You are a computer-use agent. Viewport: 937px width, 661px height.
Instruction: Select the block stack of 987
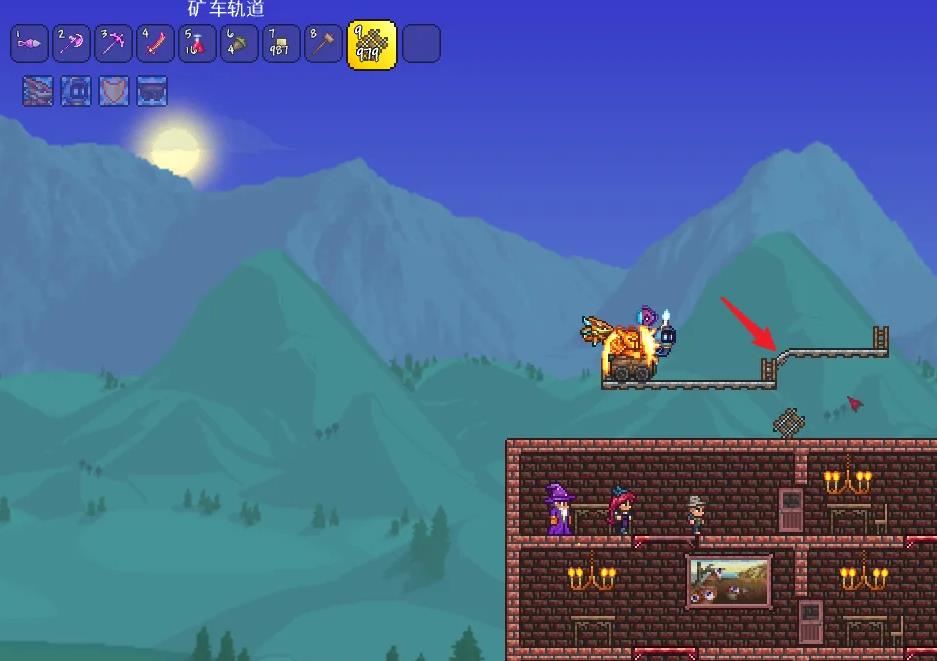click(281, 44)
